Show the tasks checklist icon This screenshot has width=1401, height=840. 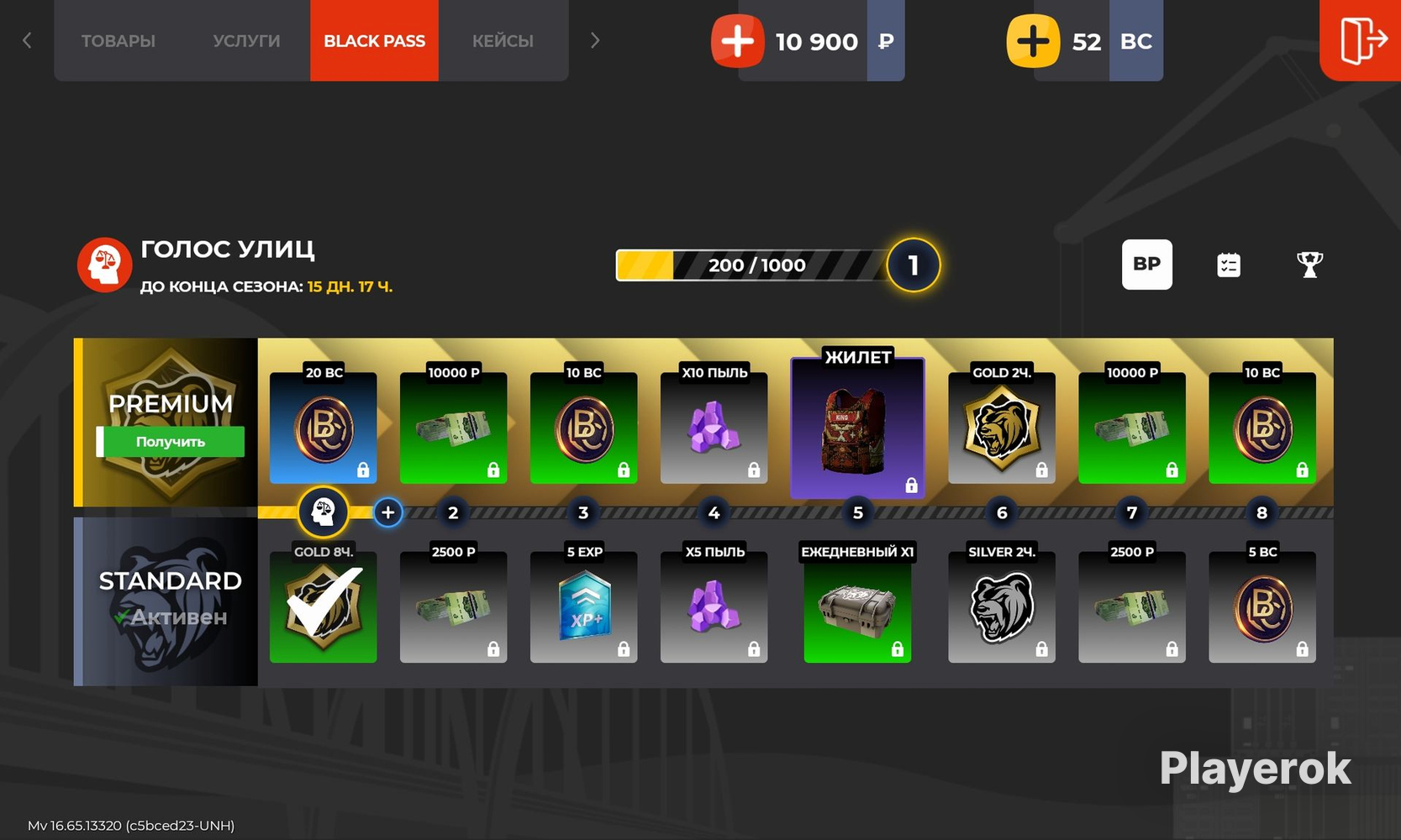coord(1228,265)
